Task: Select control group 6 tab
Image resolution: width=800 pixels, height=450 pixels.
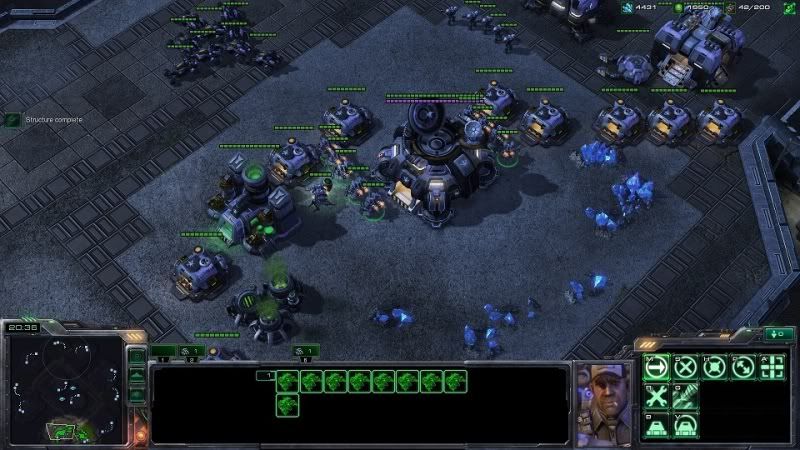Action: pyautogui.click(x=307, y=351)
